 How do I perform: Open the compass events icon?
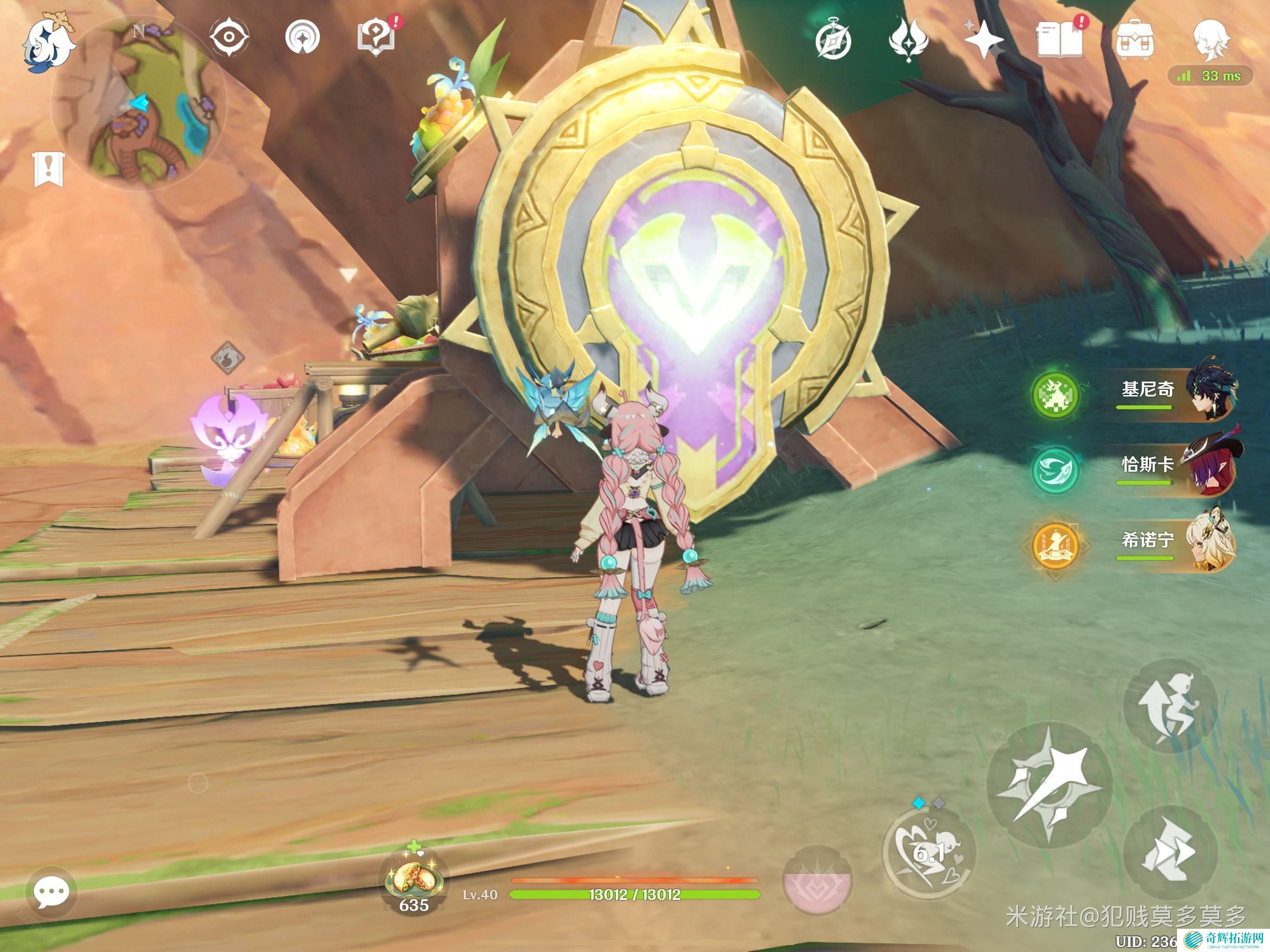point(833,40)
